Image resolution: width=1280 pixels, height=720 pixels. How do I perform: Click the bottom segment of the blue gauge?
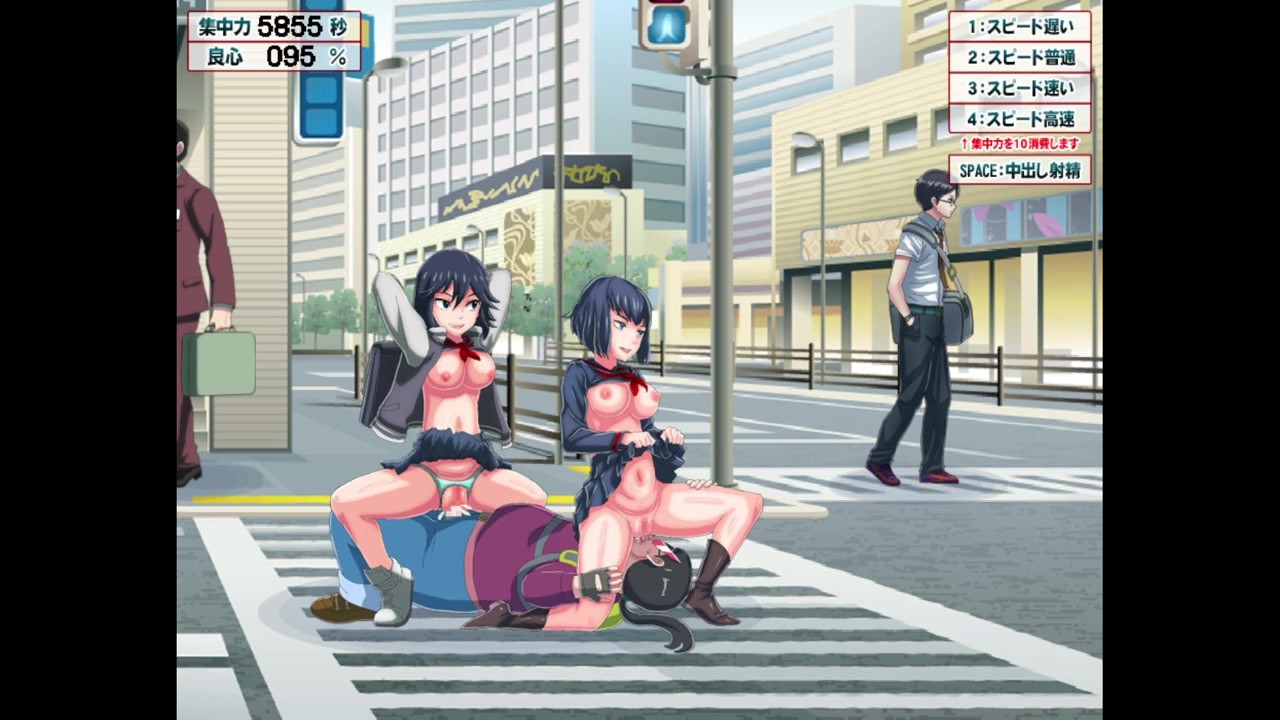321,120
